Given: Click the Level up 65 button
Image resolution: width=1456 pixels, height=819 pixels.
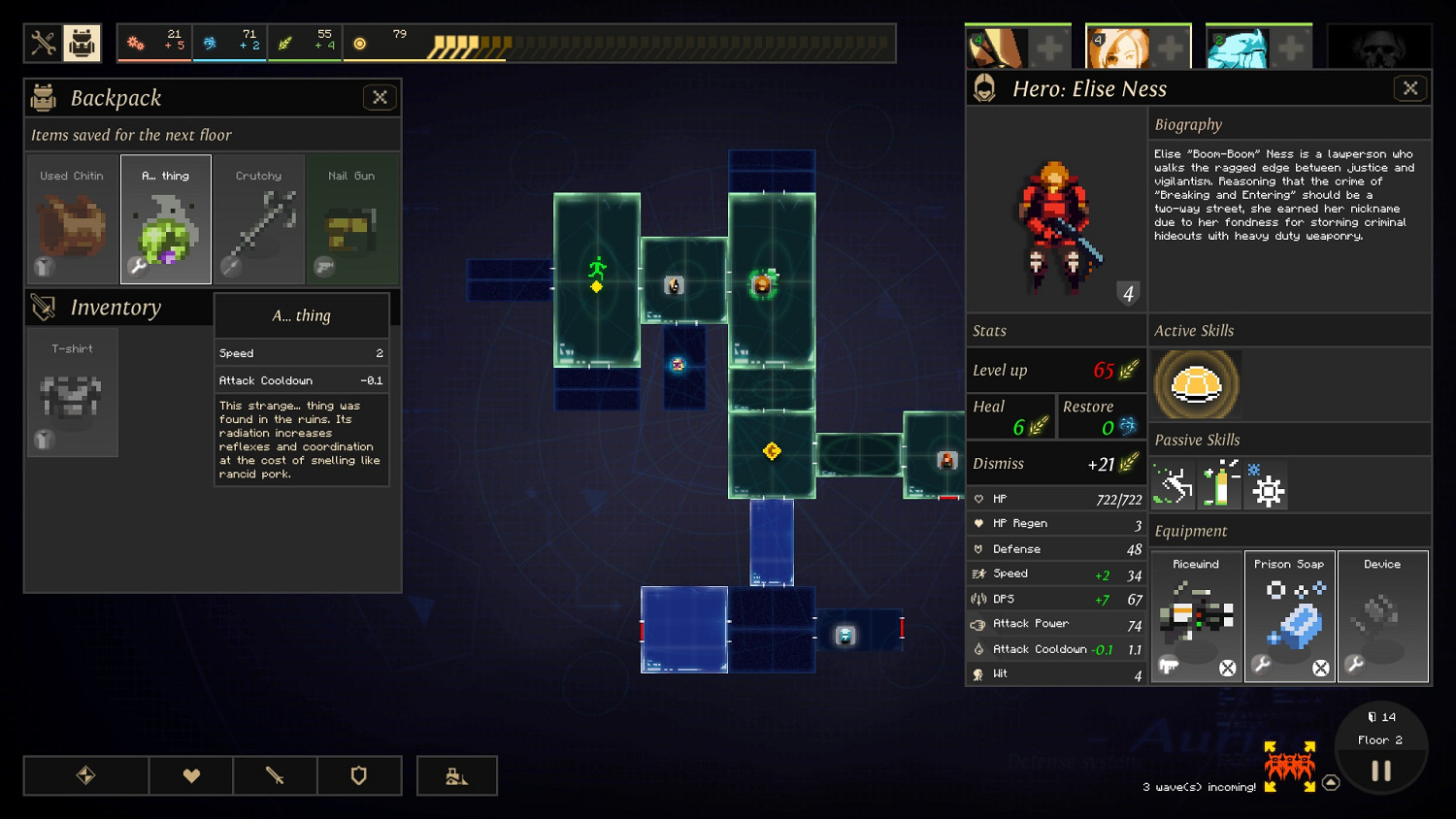Looking at the screenshot, I should [1055, 370].
